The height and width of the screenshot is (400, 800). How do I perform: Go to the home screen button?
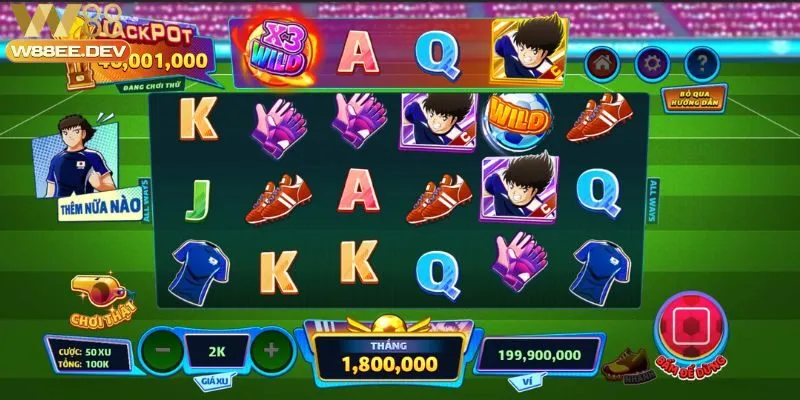pyautogui.click(x=601, y=61)
